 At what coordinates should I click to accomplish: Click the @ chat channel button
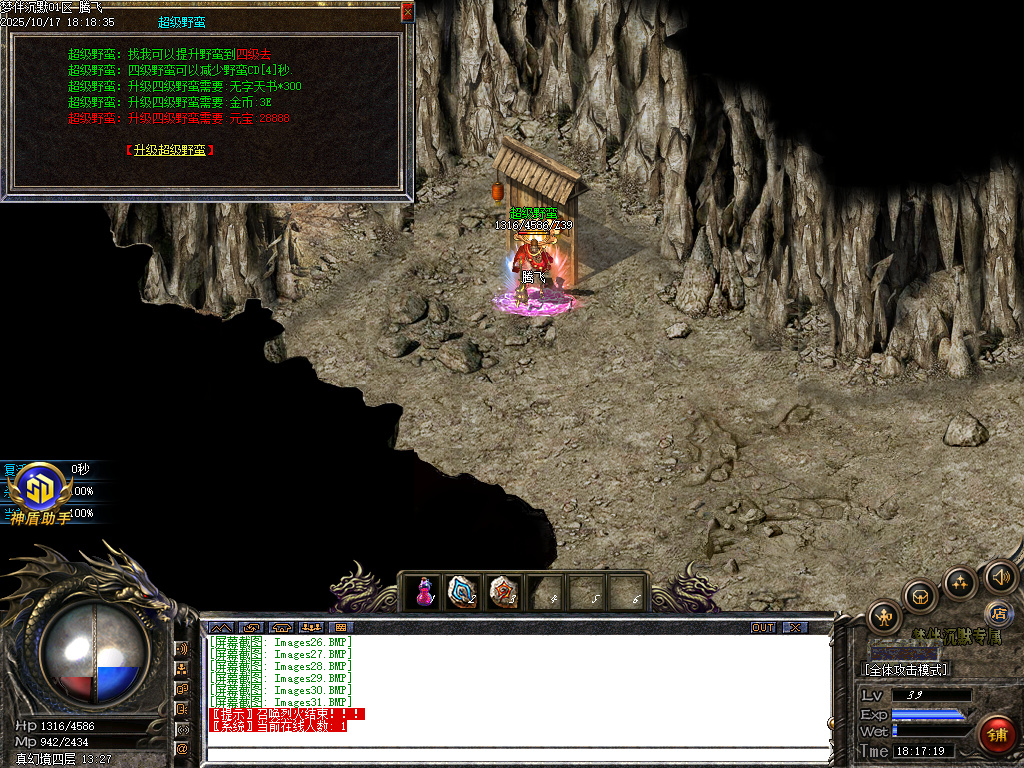182,748
